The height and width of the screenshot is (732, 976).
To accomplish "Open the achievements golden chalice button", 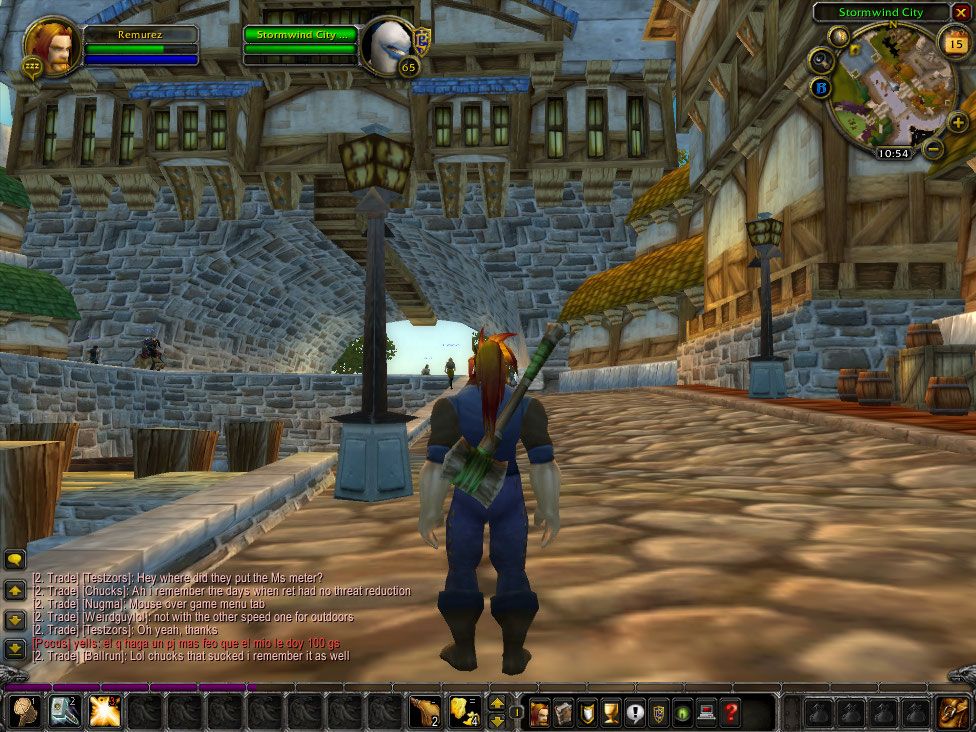I will (x=612, y=713).
